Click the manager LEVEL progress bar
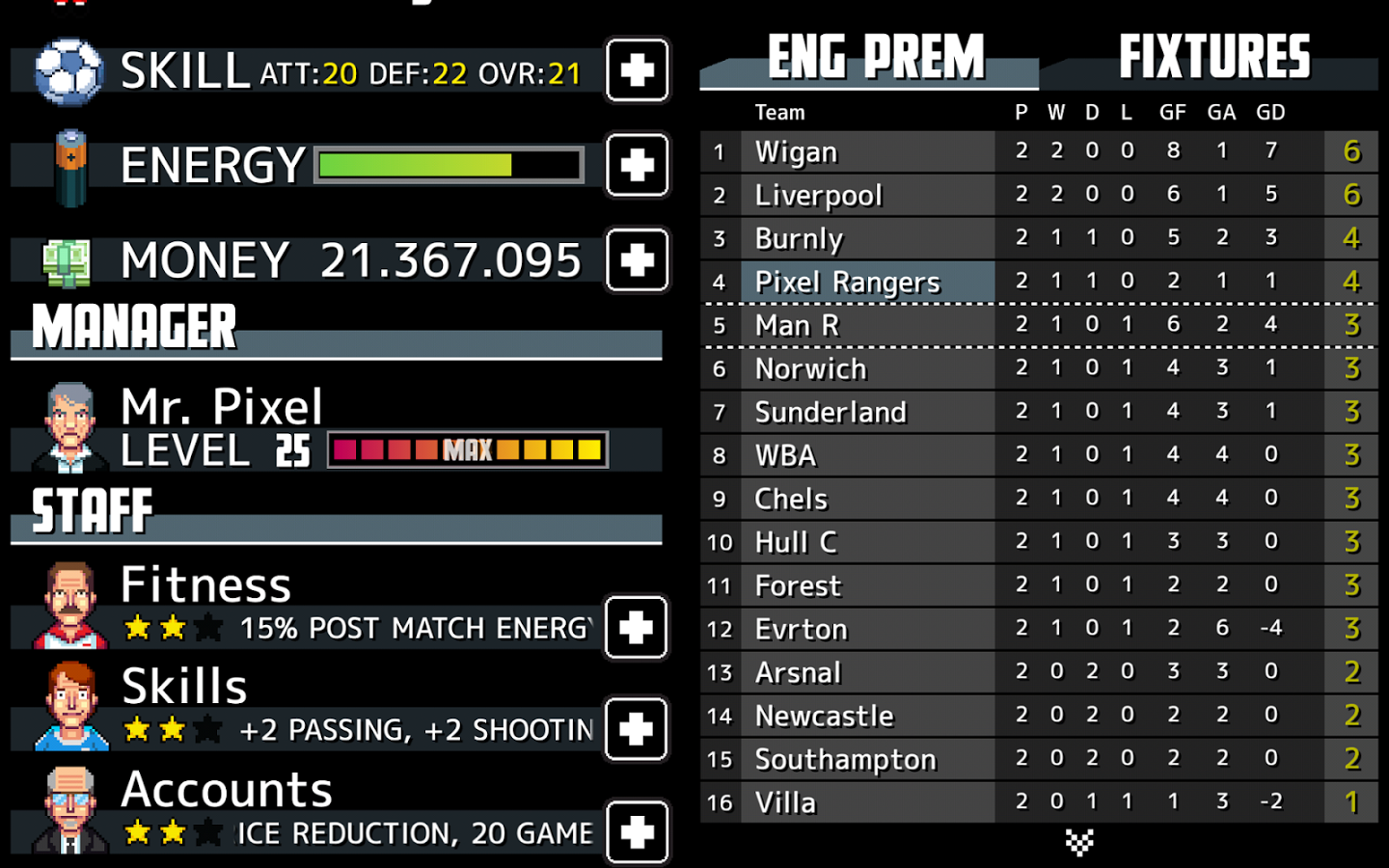 tap(467, 448)
